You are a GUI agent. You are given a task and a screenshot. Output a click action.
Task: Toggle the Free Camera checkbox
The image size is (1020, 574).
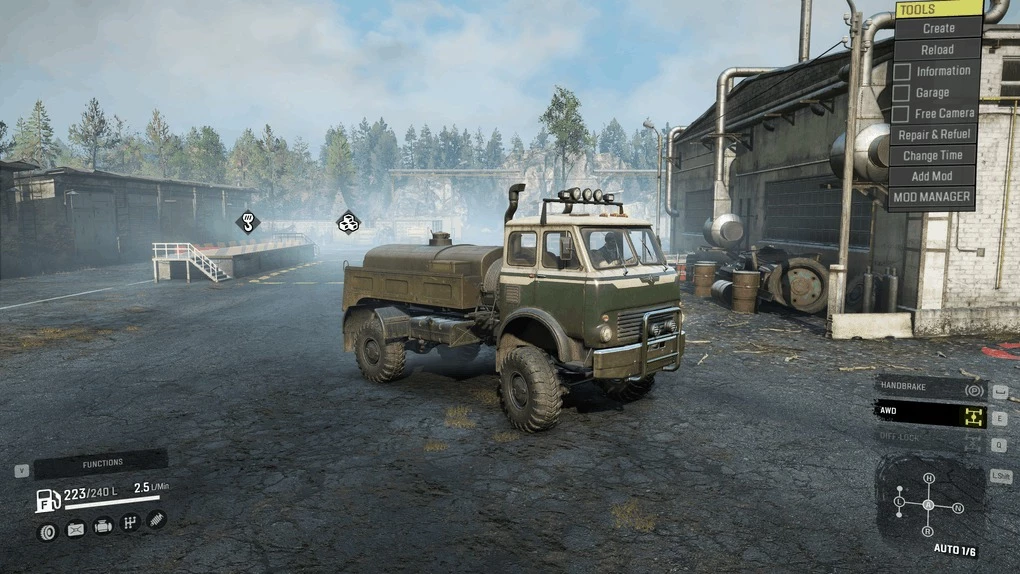pyautogui.click(x=901, y=113)
